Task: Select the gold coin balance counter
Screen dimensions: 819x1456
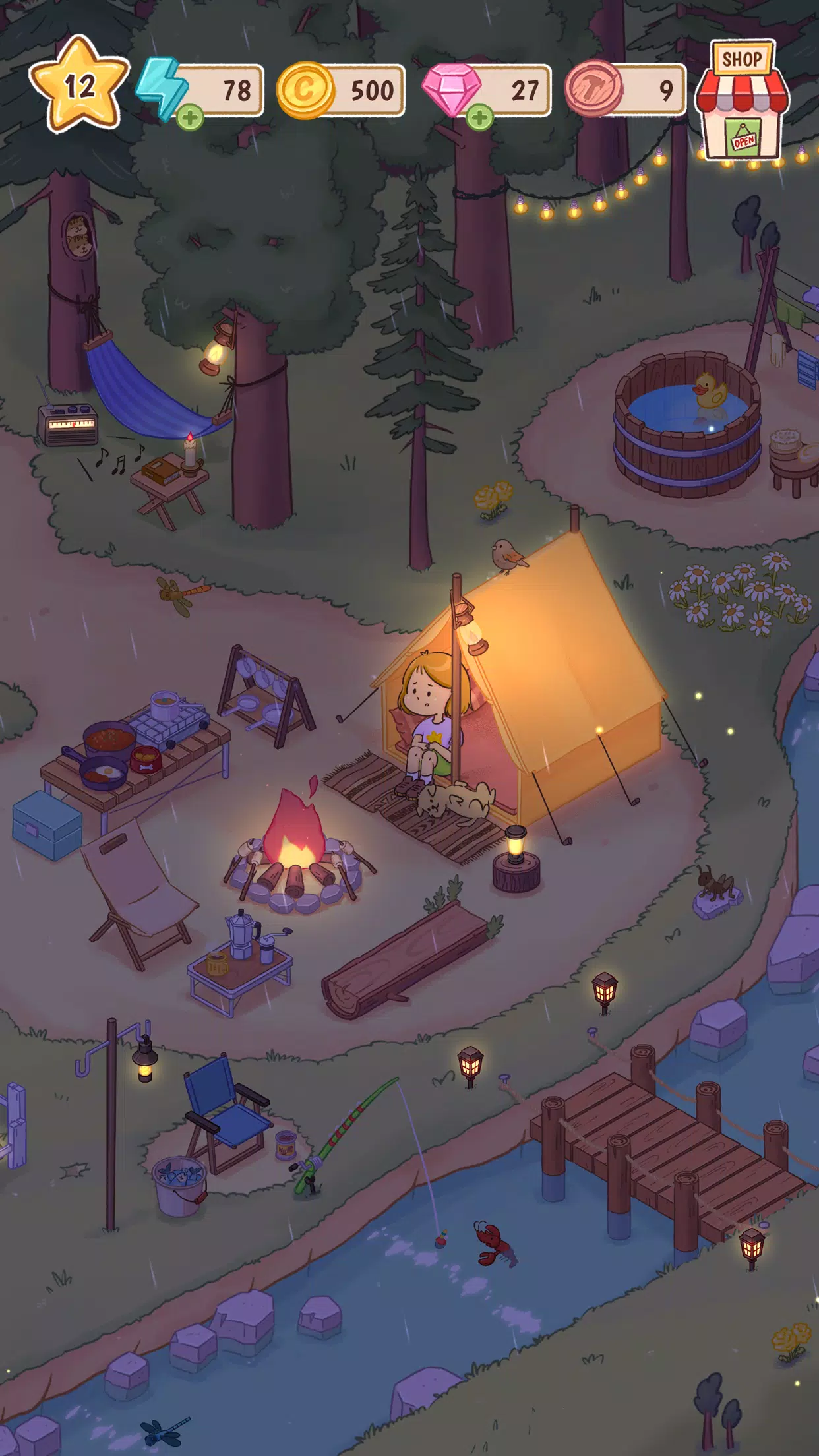Action: tap(341, 90)
